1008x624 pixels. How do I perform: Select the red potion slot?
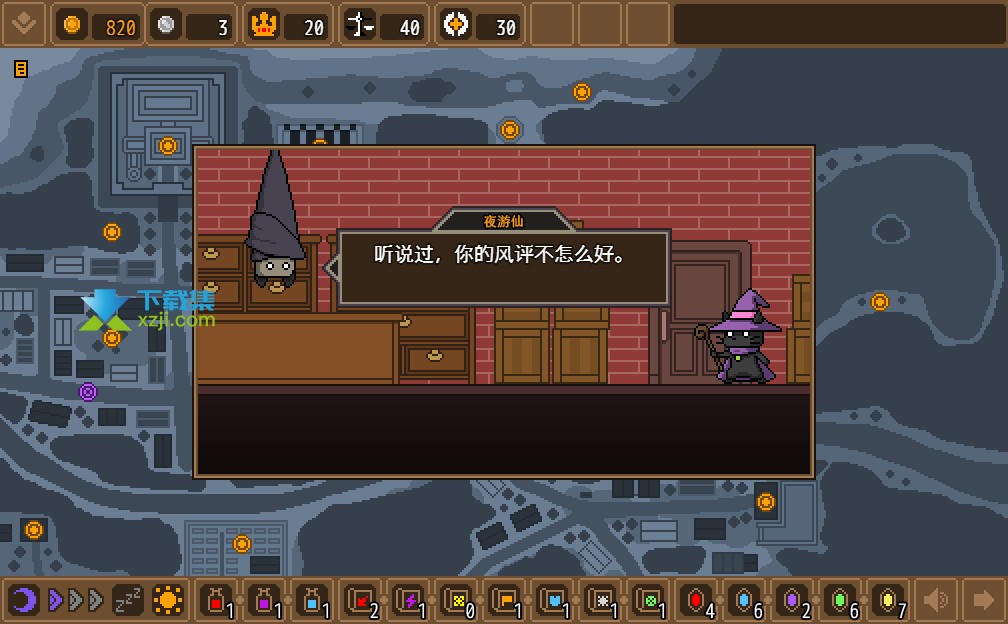pyautogui.click(x=216, y=600)
